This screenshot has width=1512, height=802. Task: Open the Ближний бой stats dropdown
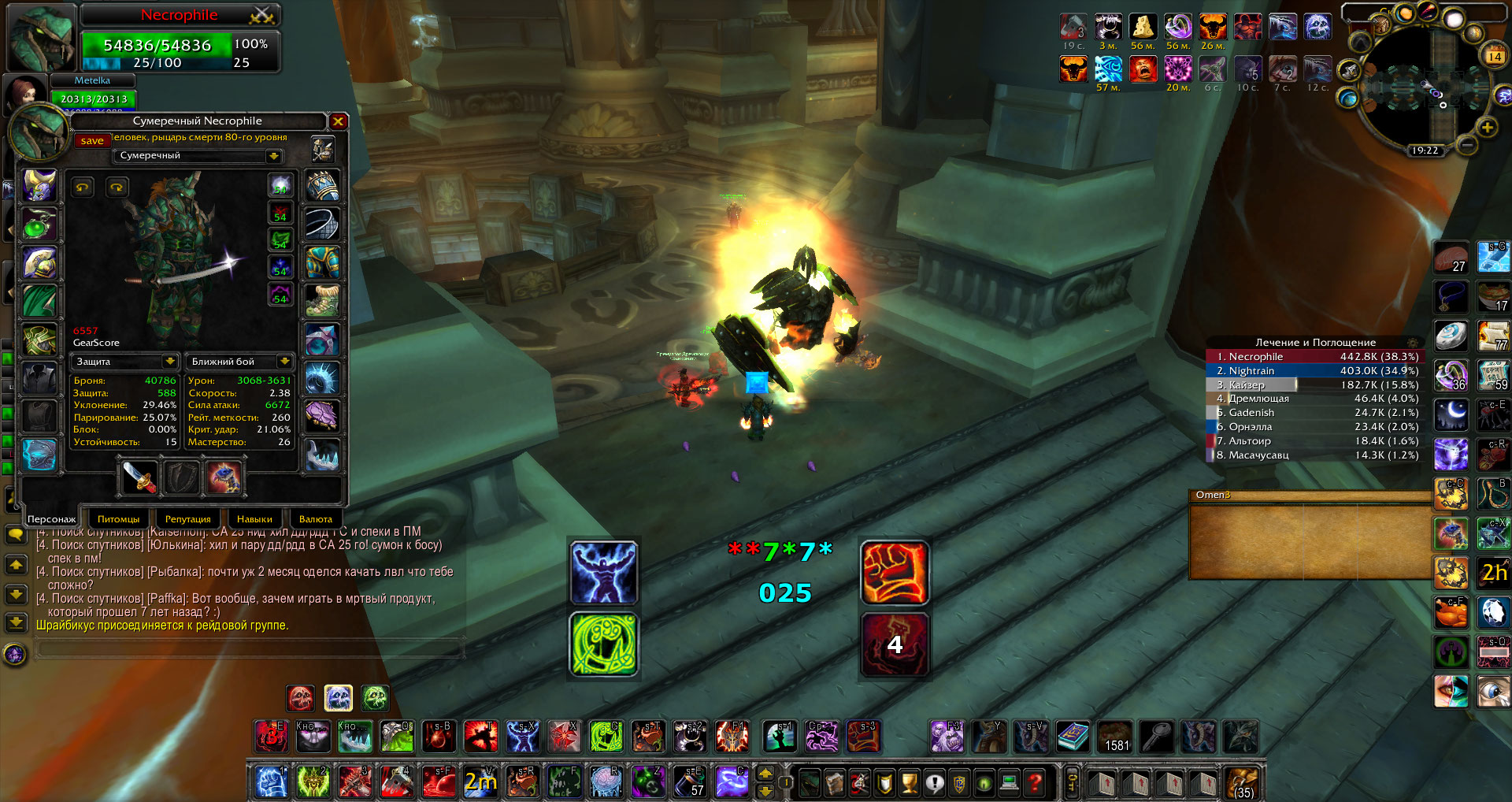point(284,362)
